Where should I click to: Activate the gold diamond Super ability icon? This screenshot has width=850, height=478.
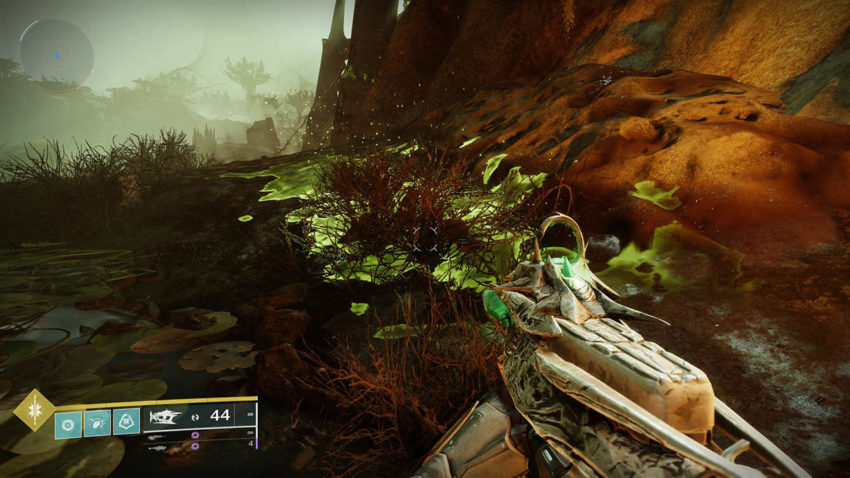pos(34,410)
